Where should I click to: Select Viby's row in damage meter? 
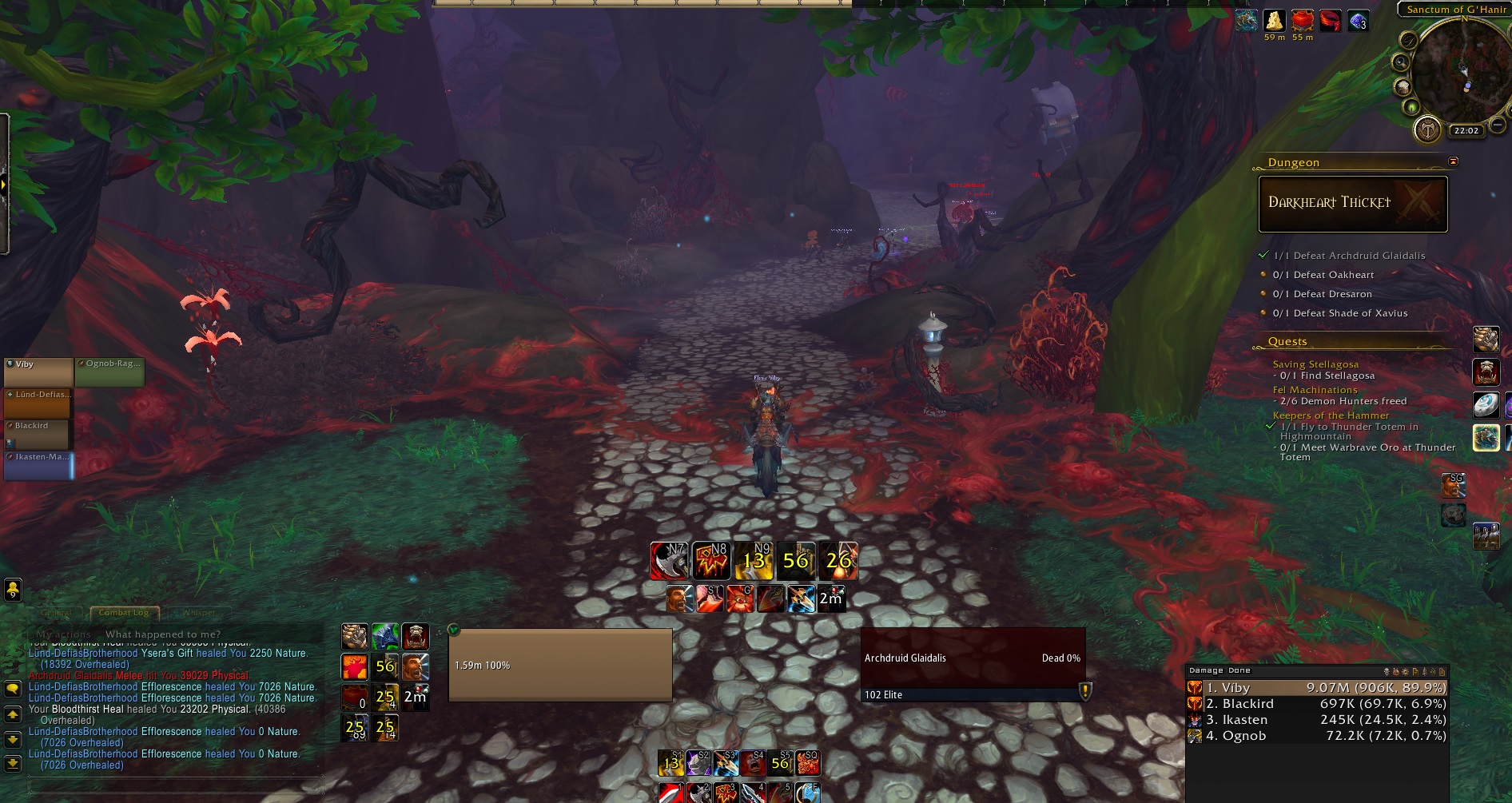pyautogui.click(x=1317, y=688)
